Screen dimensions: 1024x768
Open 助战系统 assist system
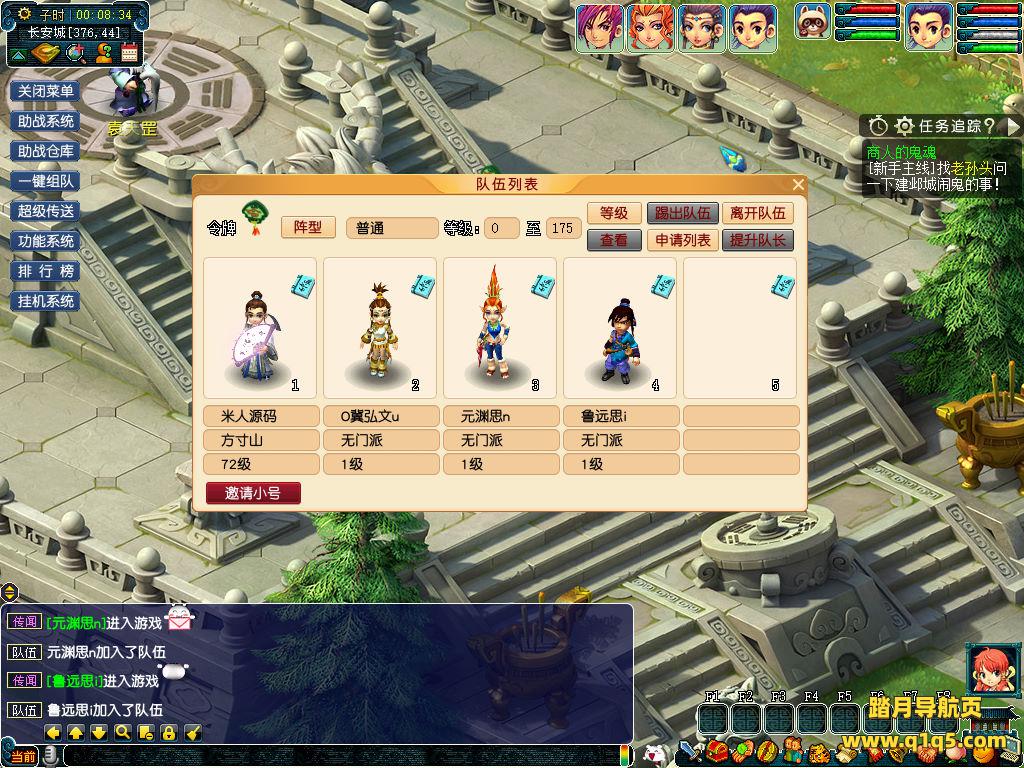coord(46,121)
